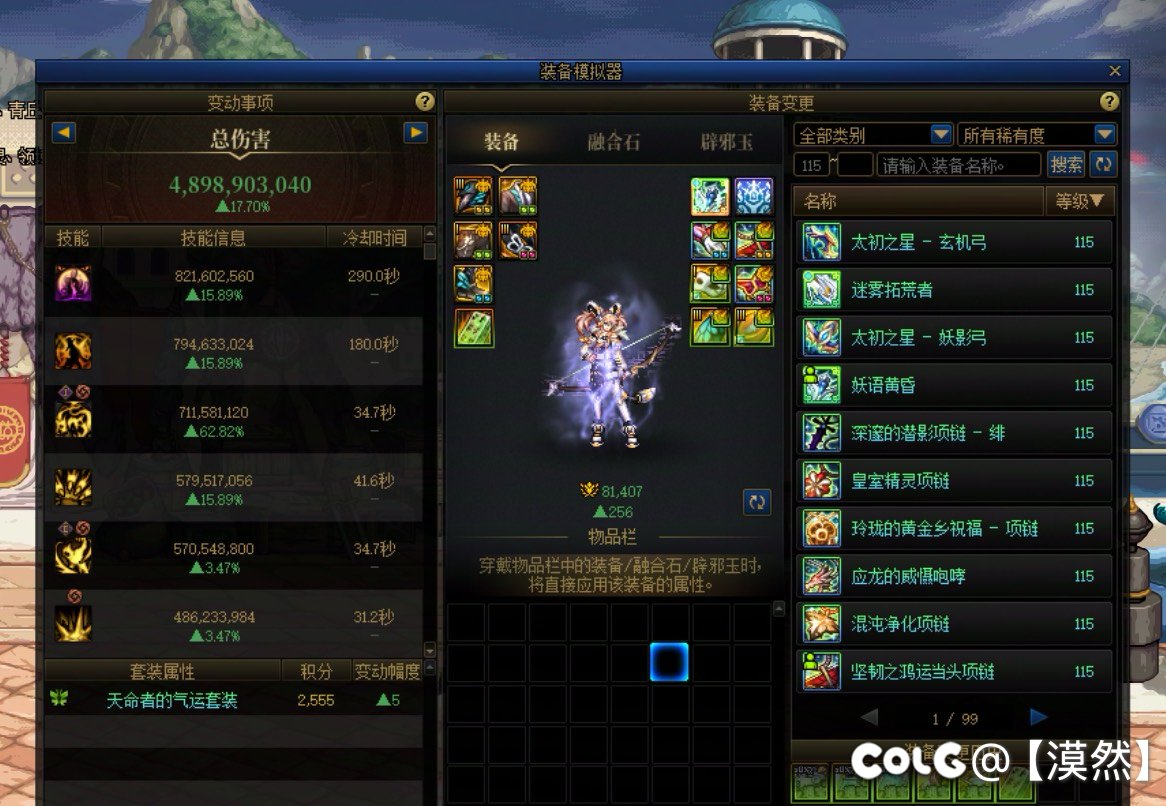
Task: Open help for 变动事项 panel
Action: [x=425, y=102]
